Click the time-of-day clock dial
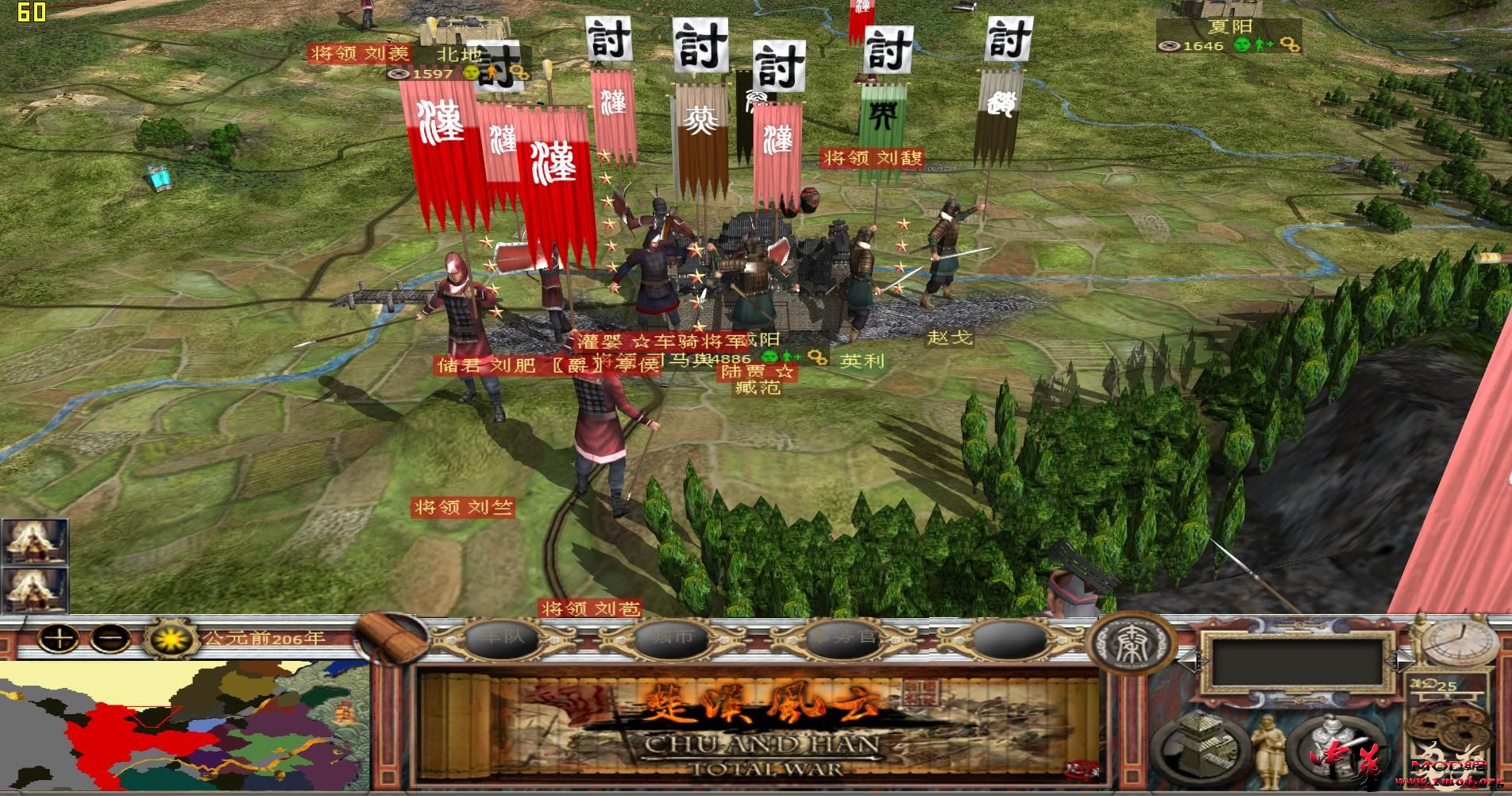This screenshot has width=1512, height=796. point(1458,643)
